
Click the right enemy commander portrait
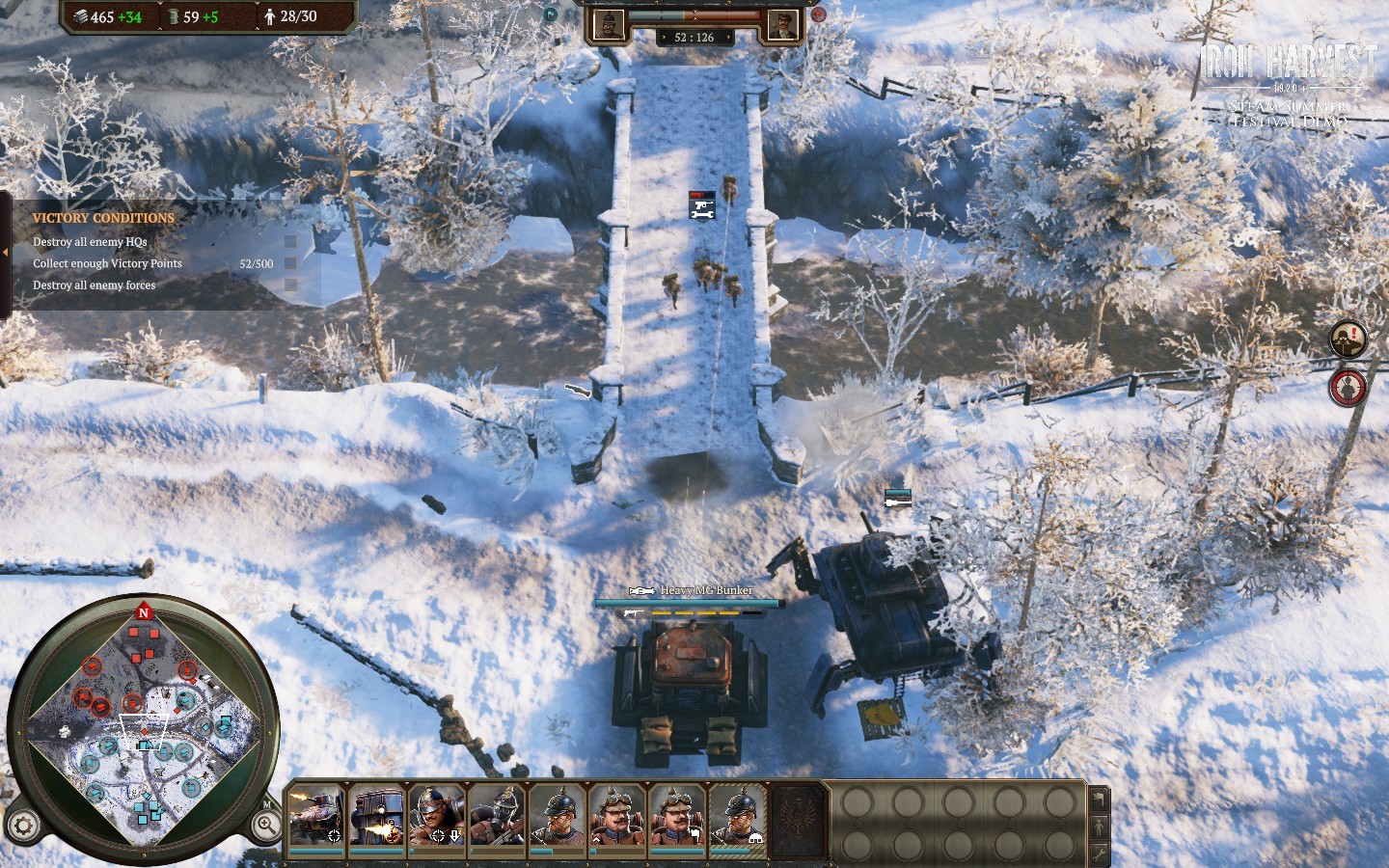(x=782, y=24)
